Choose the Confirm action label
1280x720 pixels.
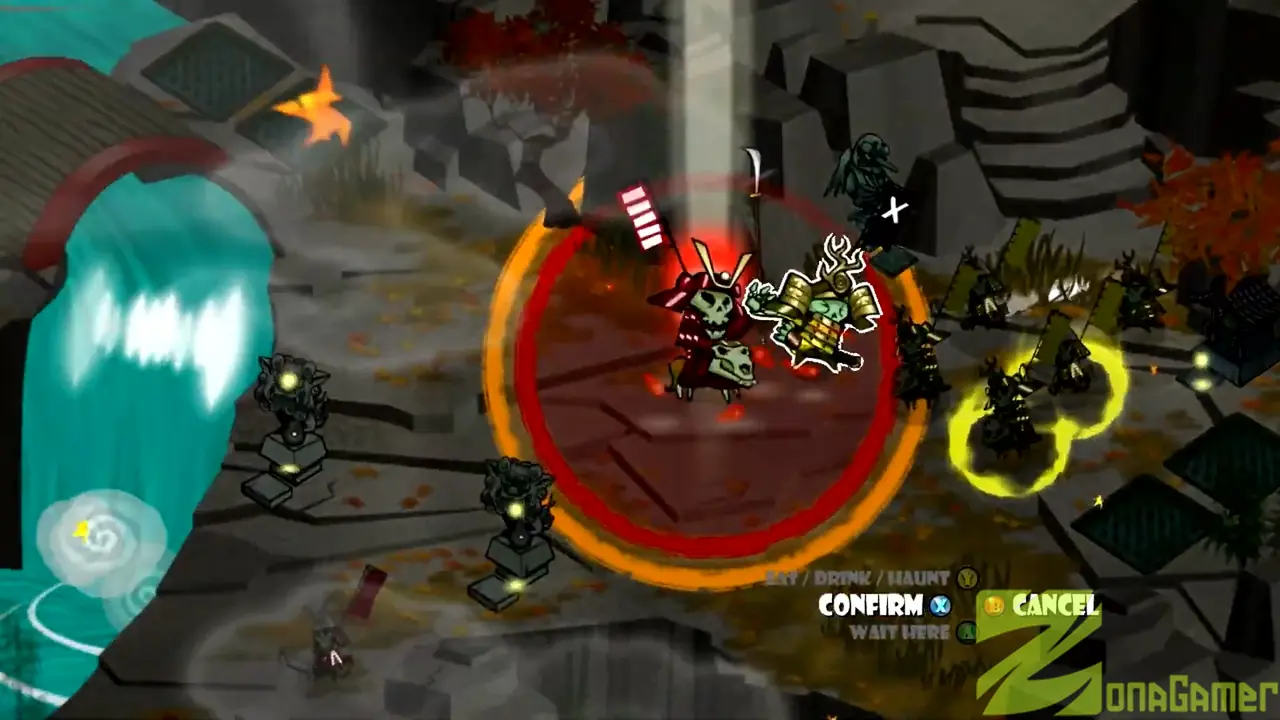[870, 605]
